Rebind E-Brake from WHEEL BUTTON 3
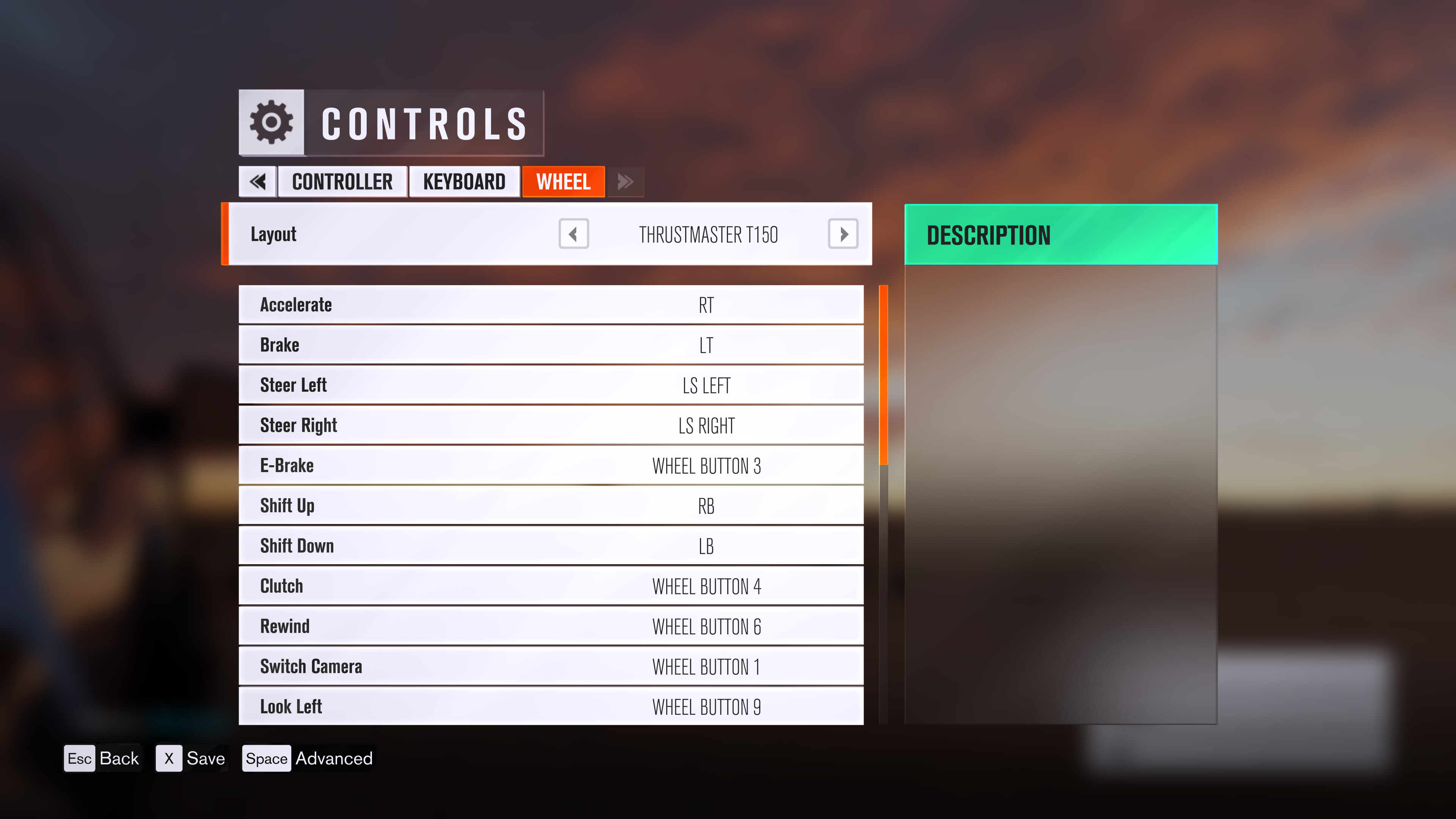The height and width of the screenshot is (819, 1456). point(551,465)
